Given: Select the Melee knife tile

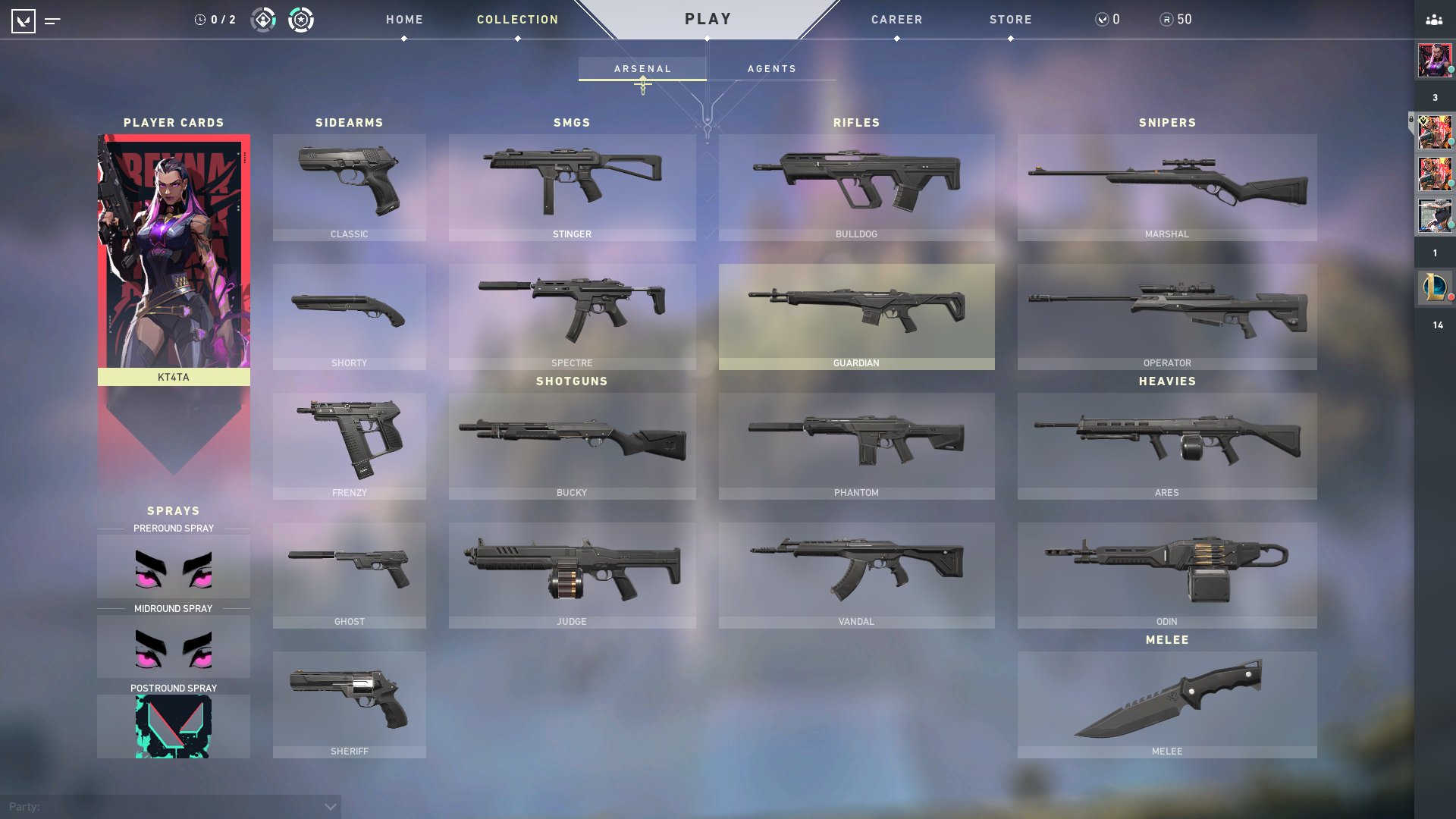Looking at the screenshot, I should pos(1166,704).
